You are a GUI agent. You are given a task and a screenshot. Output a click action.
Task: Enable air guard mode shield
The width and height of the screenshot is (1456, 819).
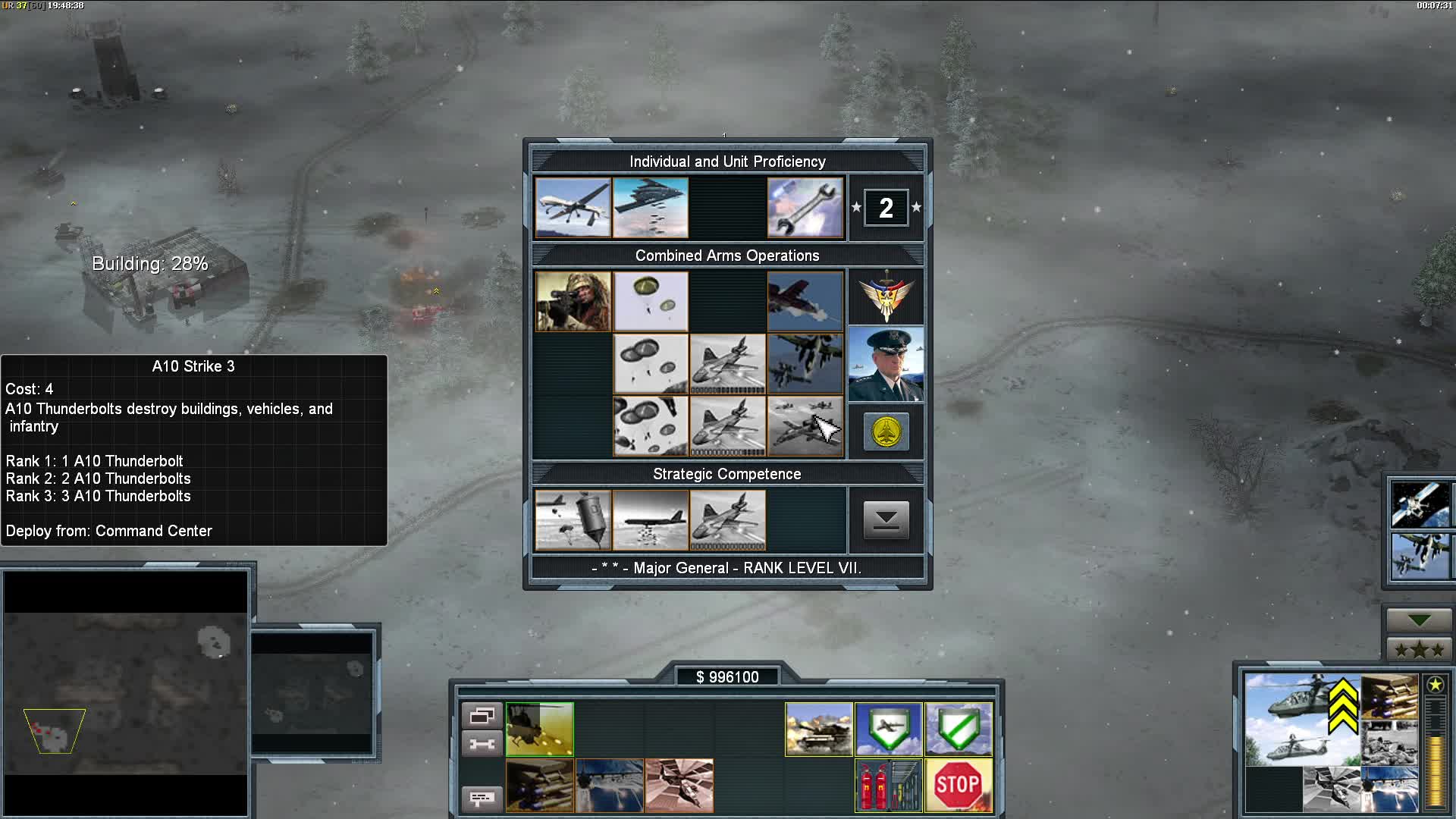pyautogui.click(x=888, y=729)
